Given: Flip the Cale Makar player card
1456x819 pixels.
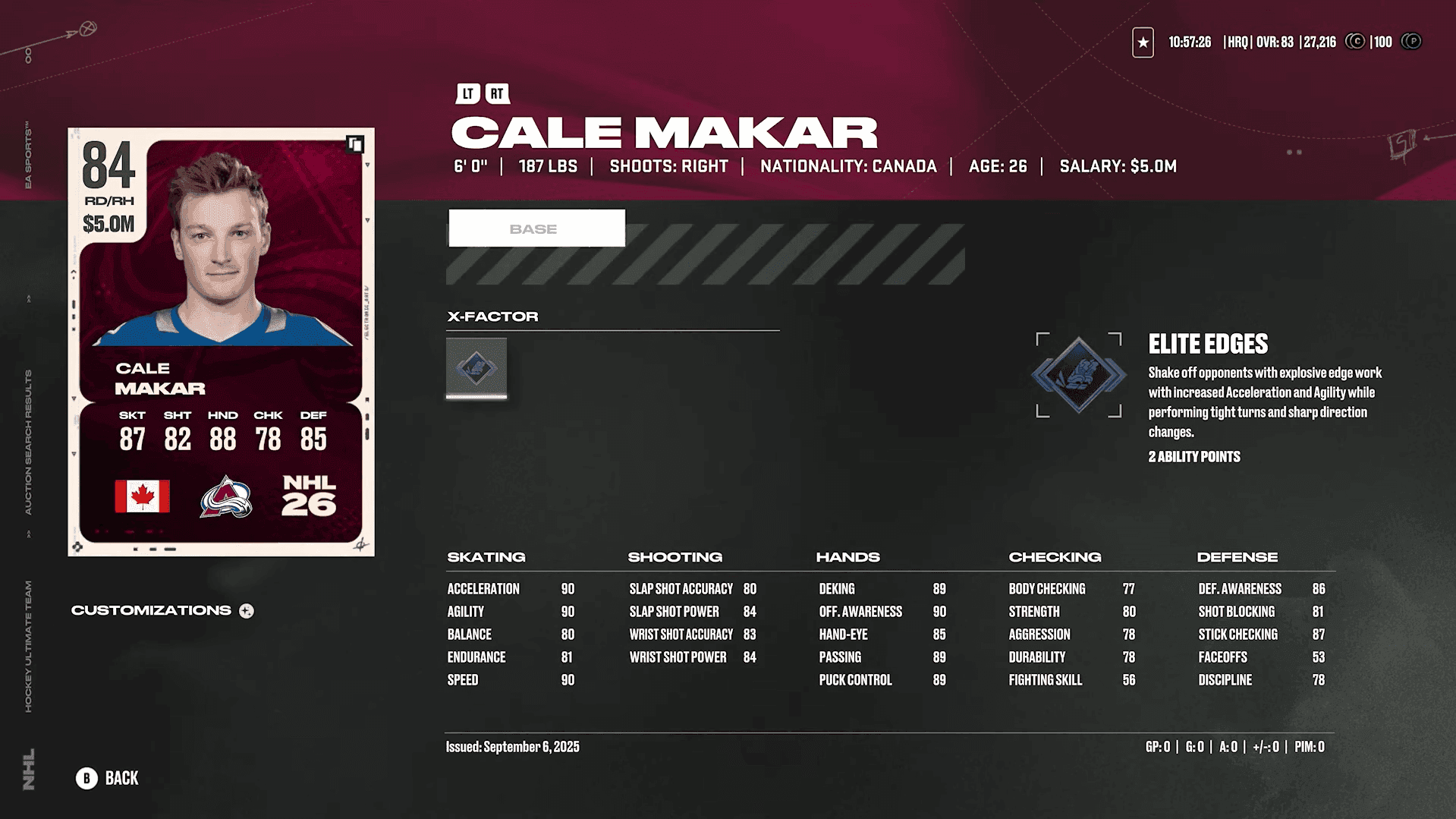Looking at the screenshot, I should 355,144.
